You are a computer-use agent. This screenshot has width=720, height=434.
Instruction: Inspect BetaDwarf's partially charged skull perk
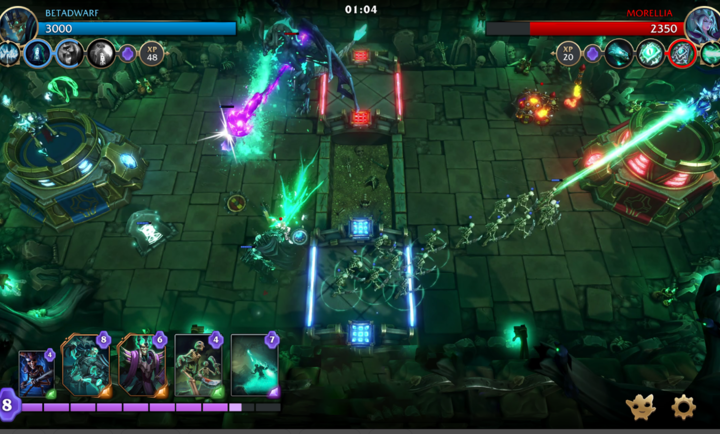[x=70, y=53]
